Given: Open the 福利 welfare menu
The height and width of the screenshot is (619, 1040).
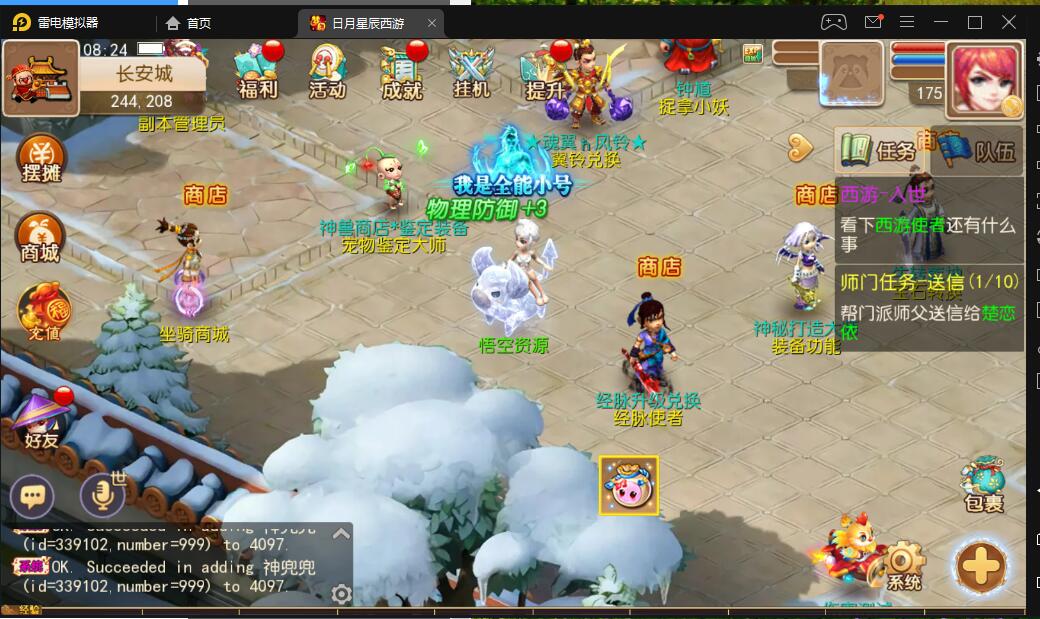Looking at the screenshot, I should click(x=257, y=72).
